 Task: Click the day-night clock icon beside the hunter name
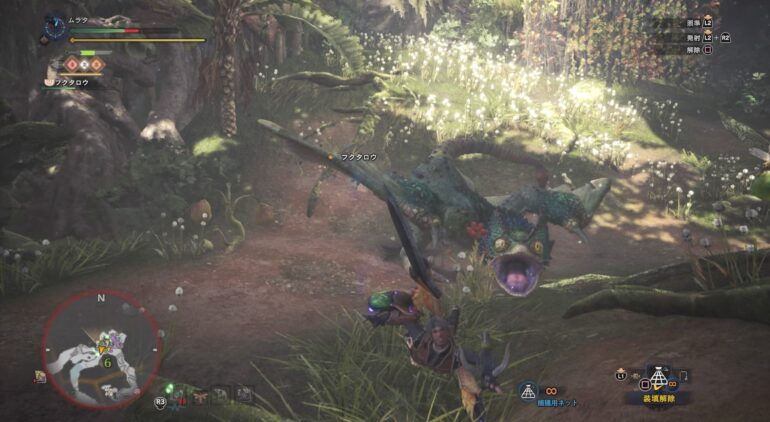coord(56,22)
